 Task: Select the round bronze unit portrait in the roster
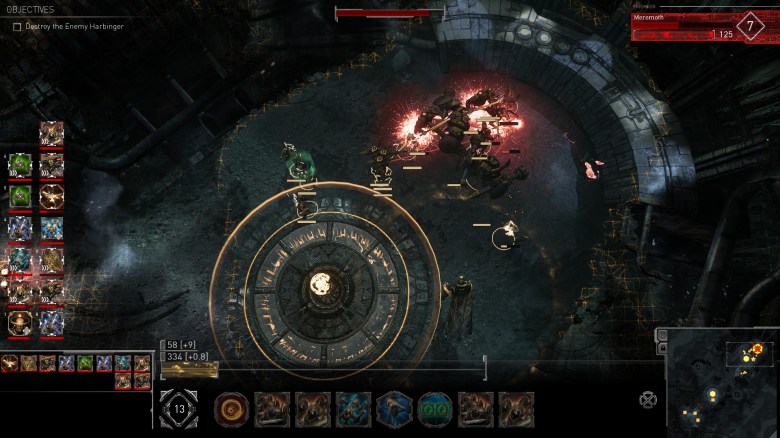[x=19, y=323]
